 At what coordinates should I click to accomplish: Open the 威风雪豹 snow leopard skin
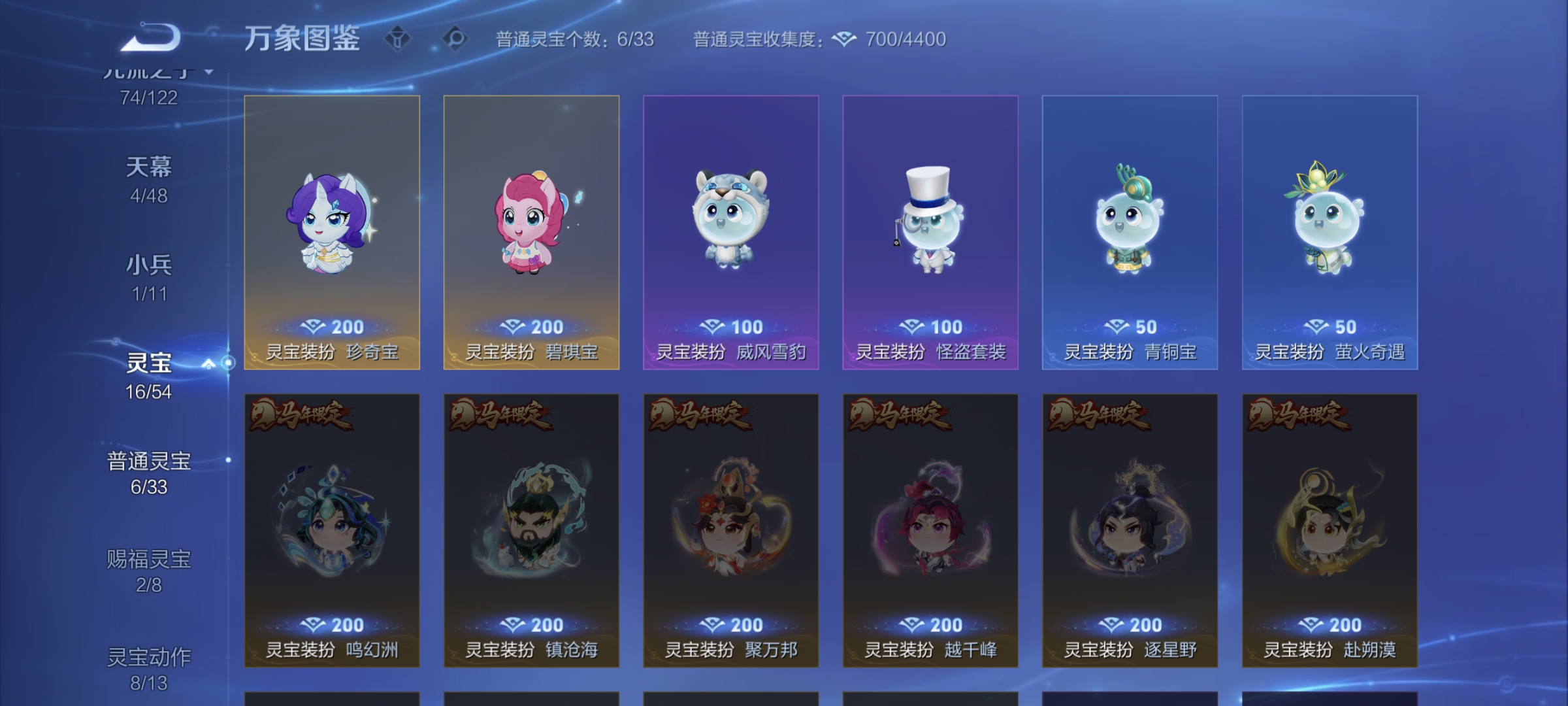click(730, 235)
